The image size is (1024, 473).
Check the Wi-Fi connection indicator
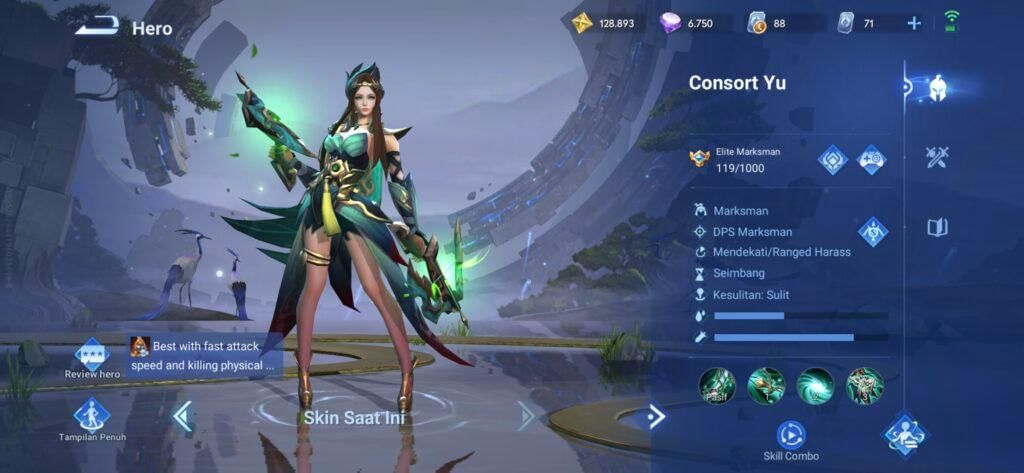point(951,22)
